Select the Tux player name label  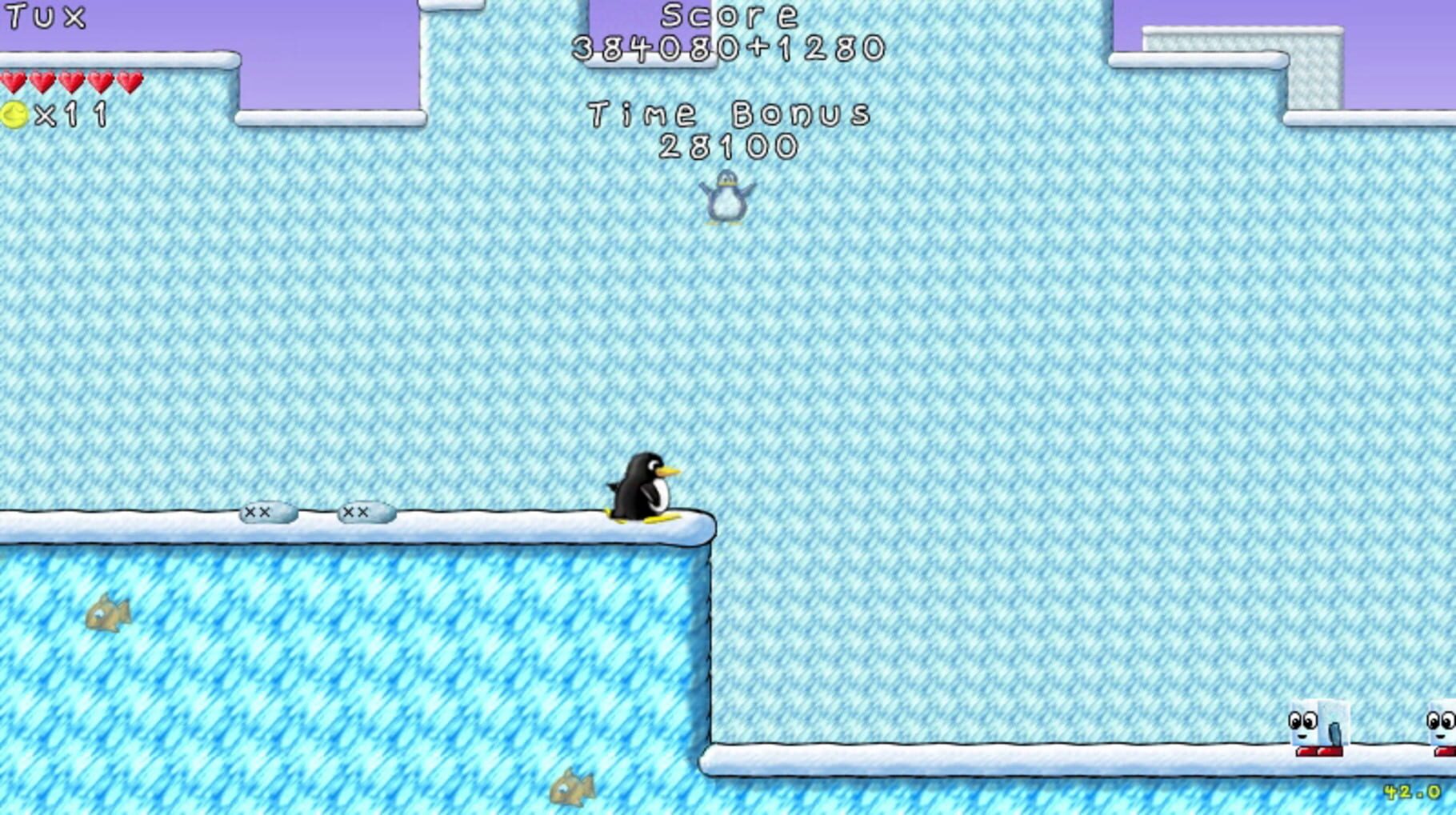[x=44, y=14]
